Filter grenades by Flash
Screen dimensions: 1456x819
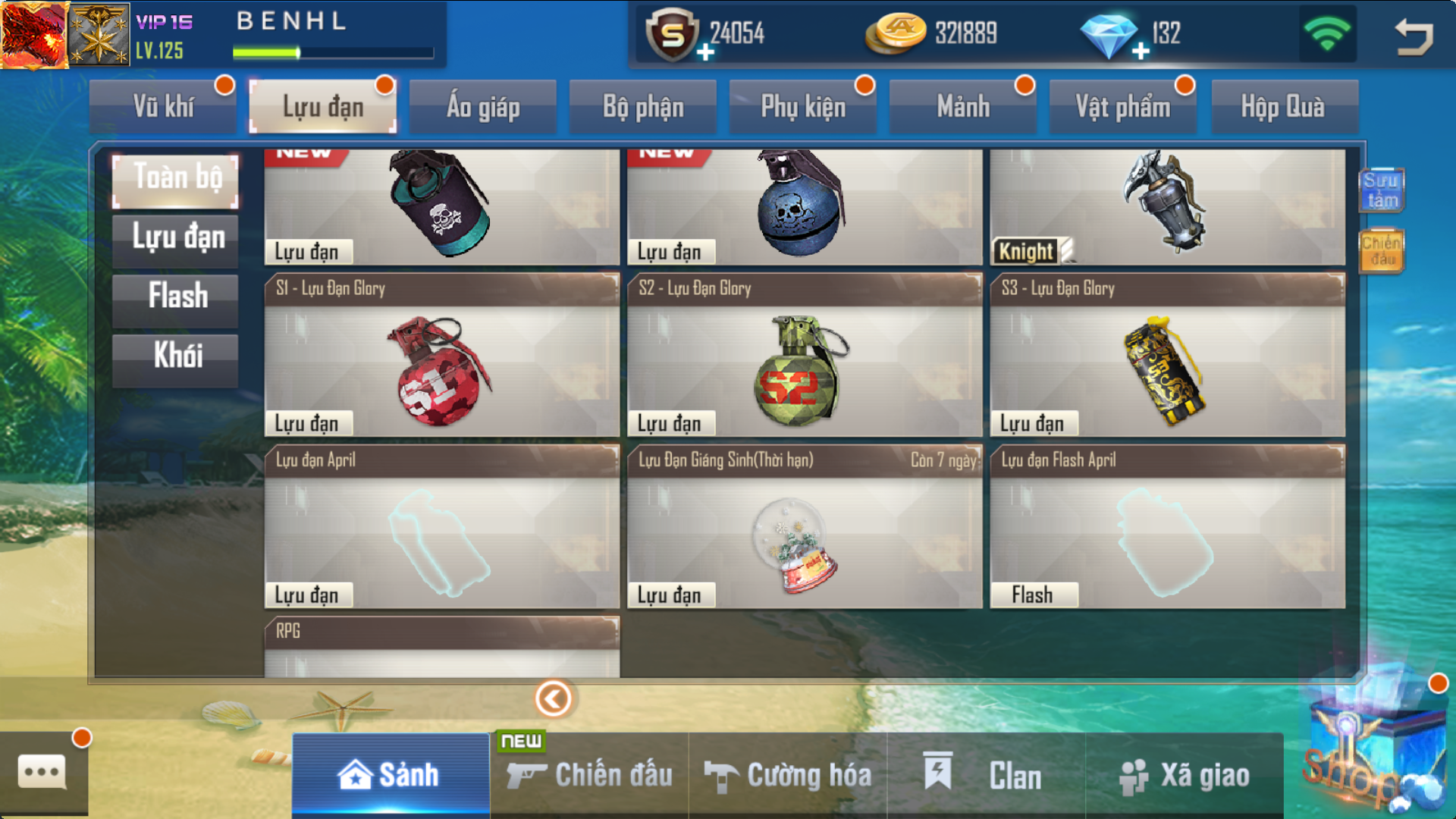coord(177,297)
